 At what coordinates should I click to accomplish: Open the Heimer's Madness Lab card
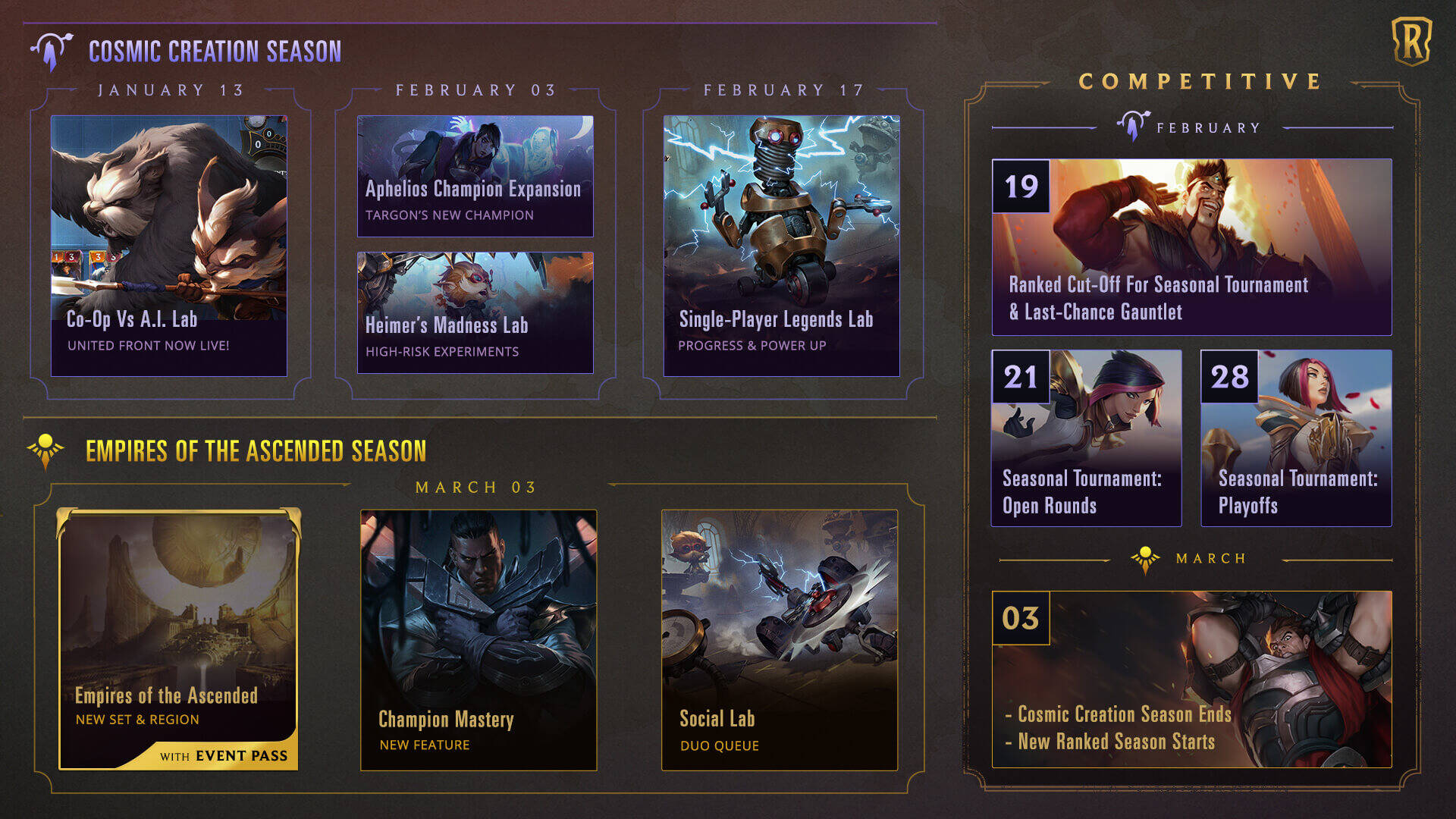click(475, 312)
